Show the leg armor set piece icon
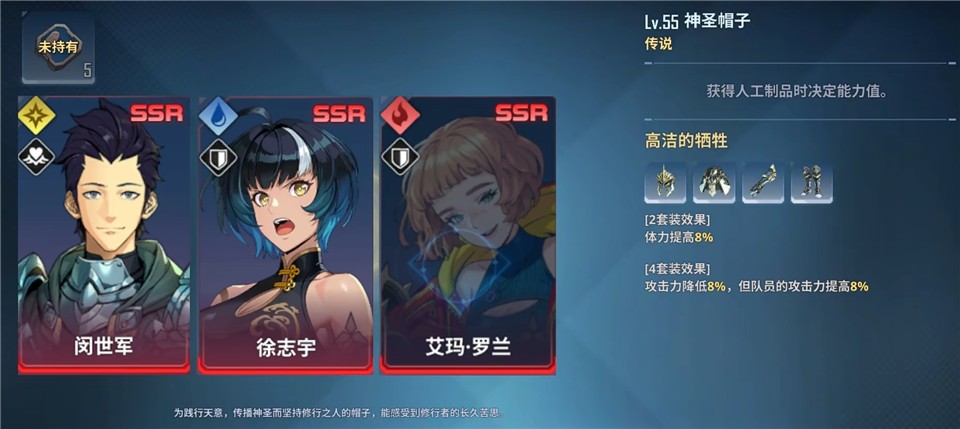The width and height of the screenshot is (960, 429). [811, 182]
